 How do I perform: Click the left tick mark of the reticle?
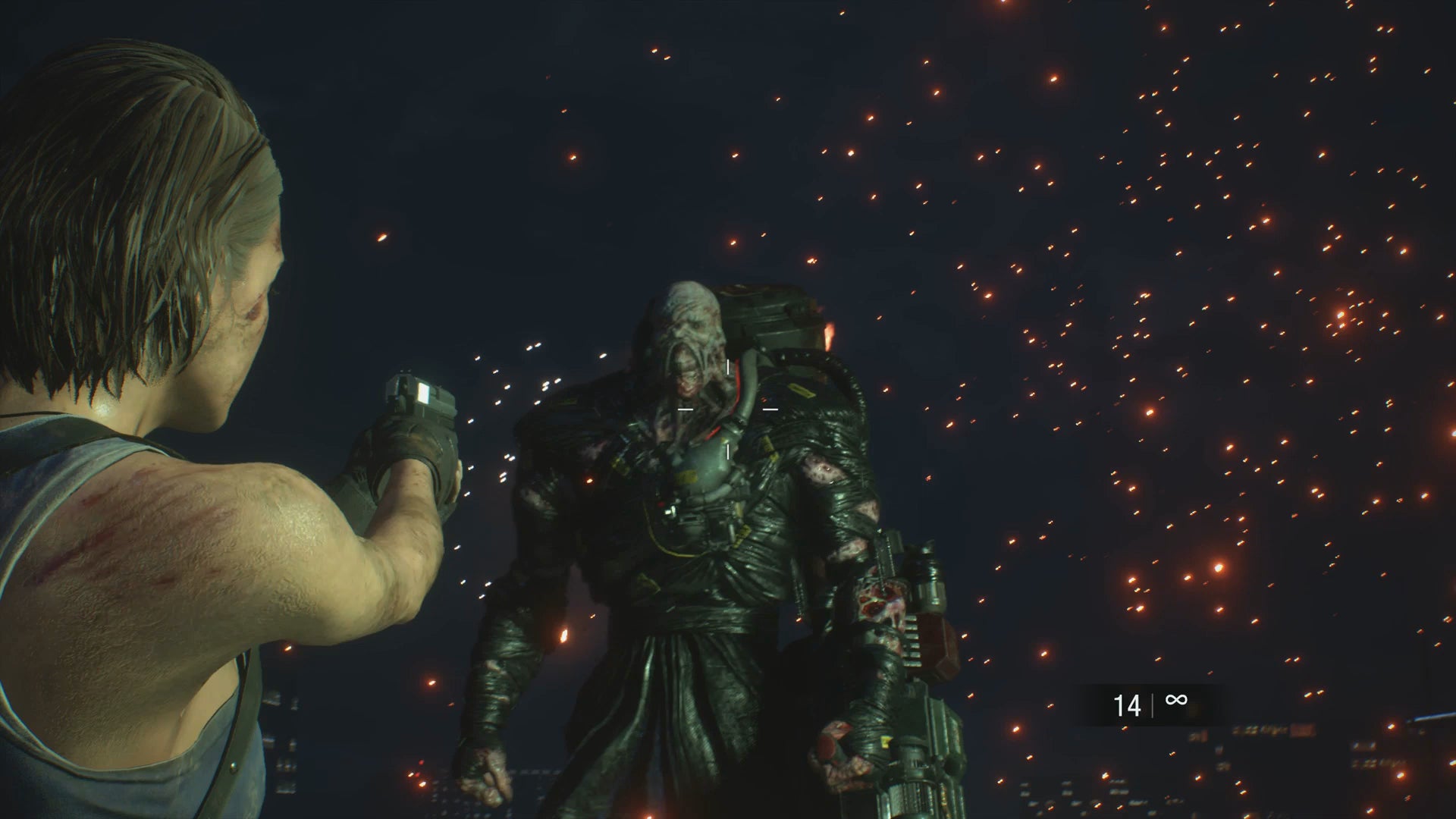tap(686, 409)
